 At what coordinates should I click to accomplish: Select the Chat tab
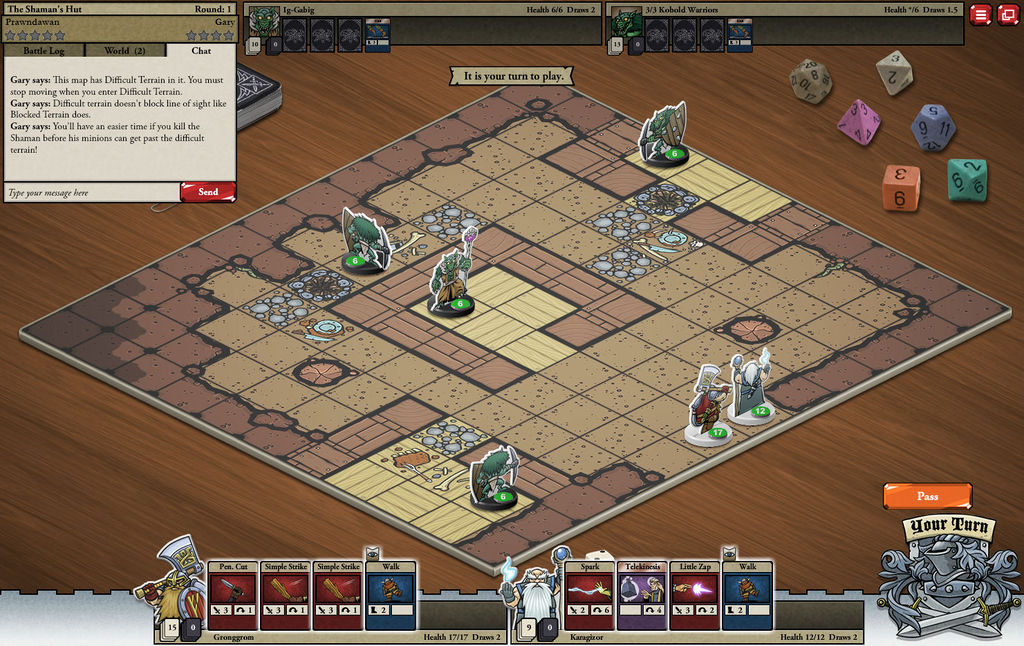point(201,50)
